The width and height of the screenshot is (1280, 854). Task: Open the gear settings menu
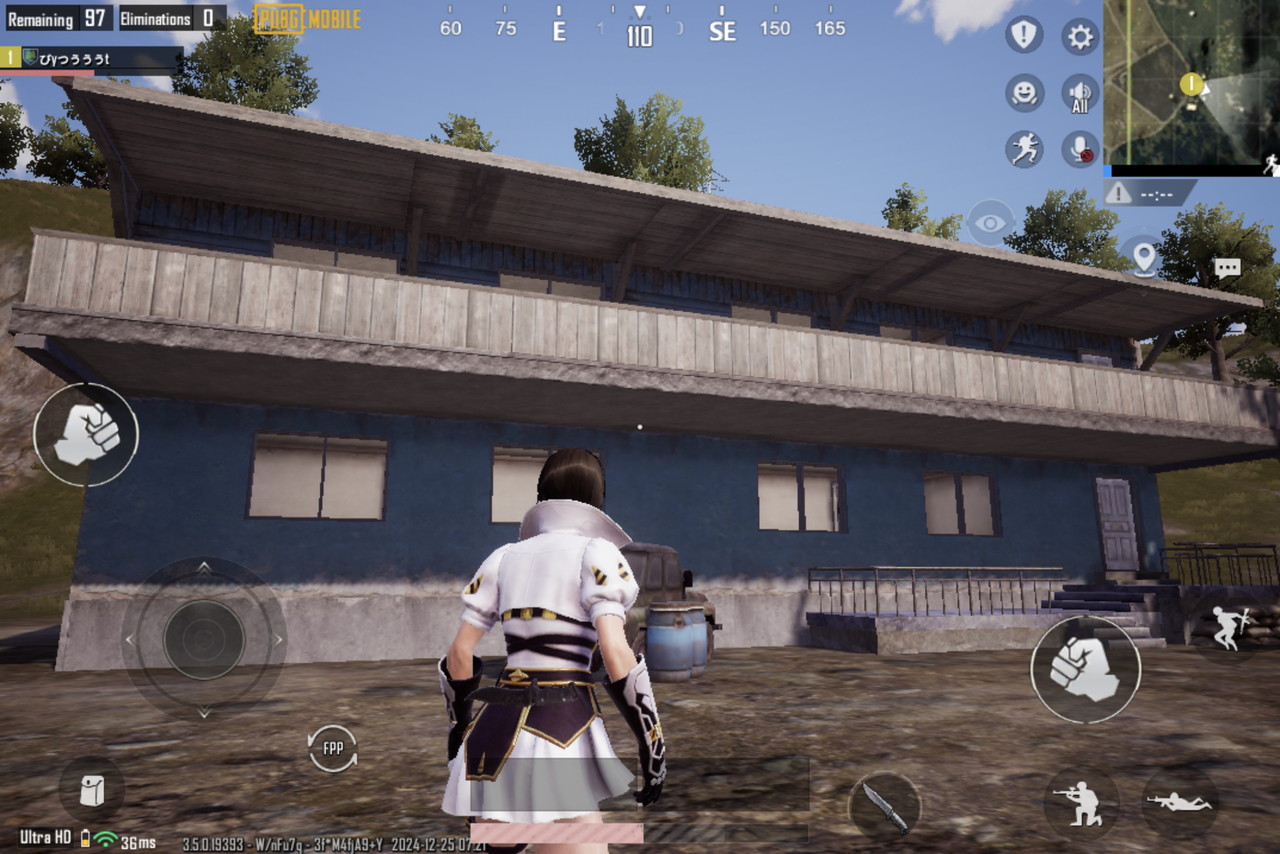1080,37
